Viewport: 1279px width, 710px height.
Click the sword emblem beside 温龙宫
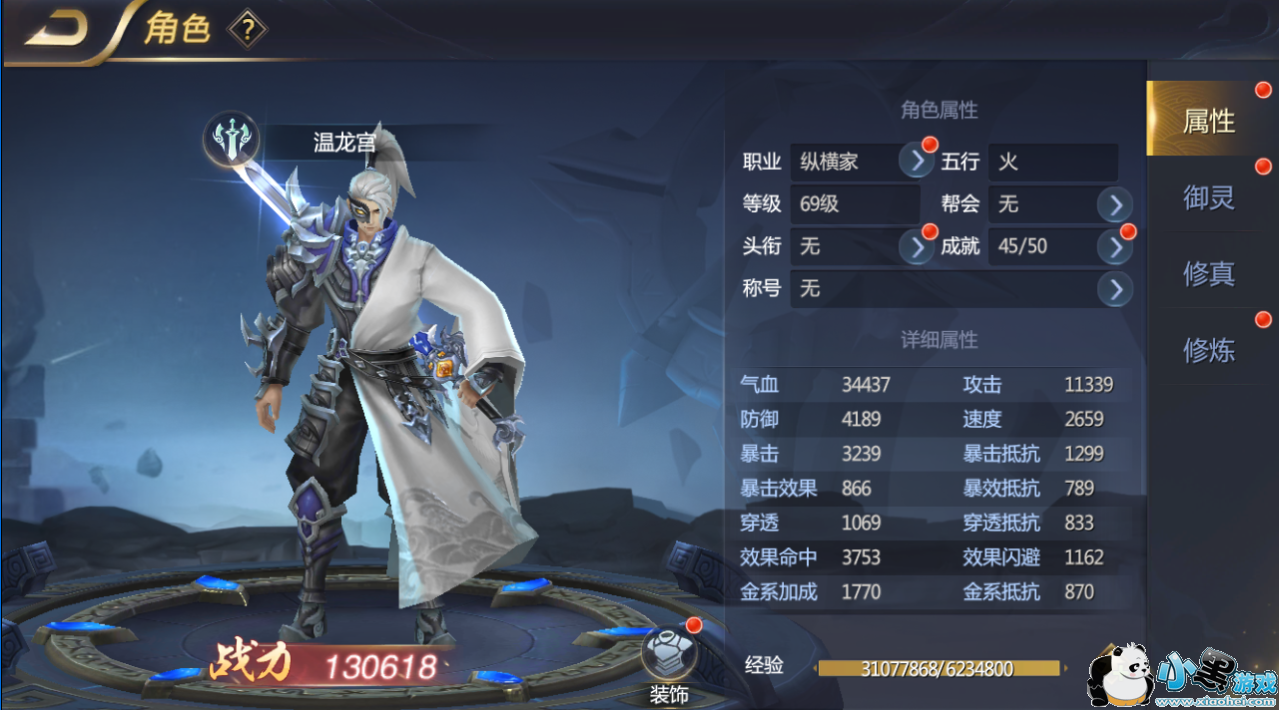coord(232,141)
